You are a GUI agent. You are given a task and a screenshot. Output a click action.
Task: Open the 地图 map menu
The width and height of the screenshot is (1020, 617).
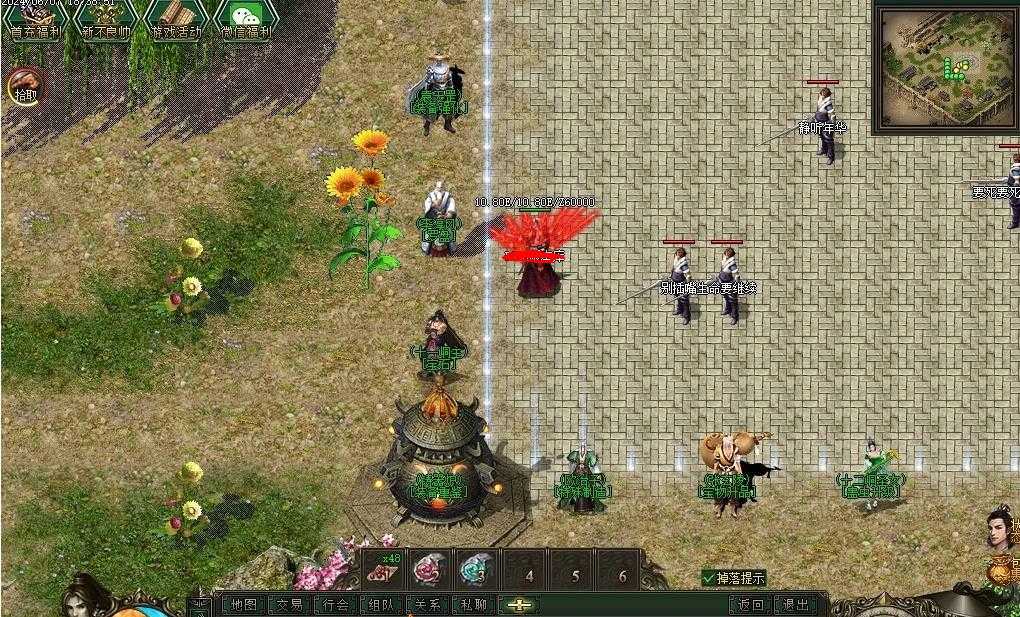click(243, 605)
